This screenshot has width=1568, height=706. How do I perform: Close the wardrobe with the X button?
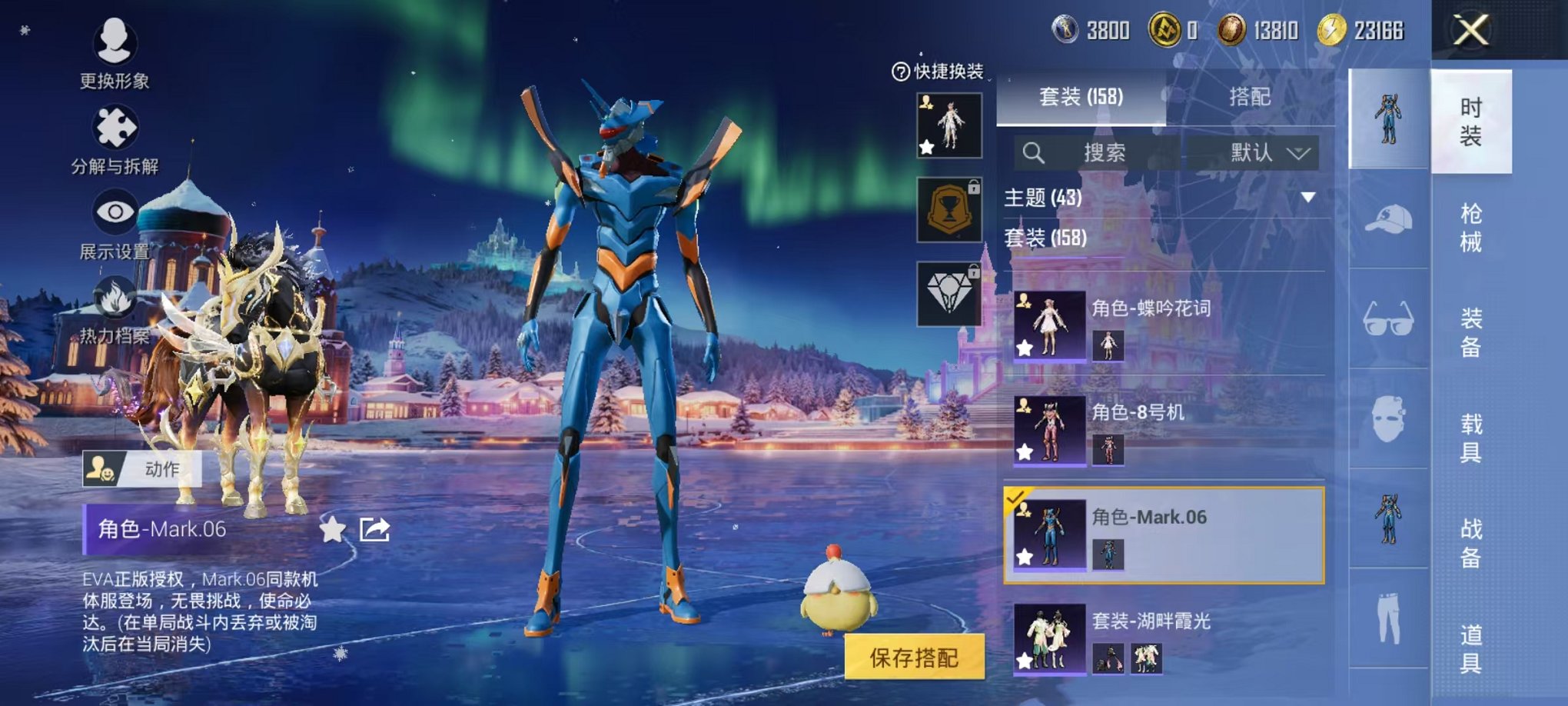pos(1470,31)
